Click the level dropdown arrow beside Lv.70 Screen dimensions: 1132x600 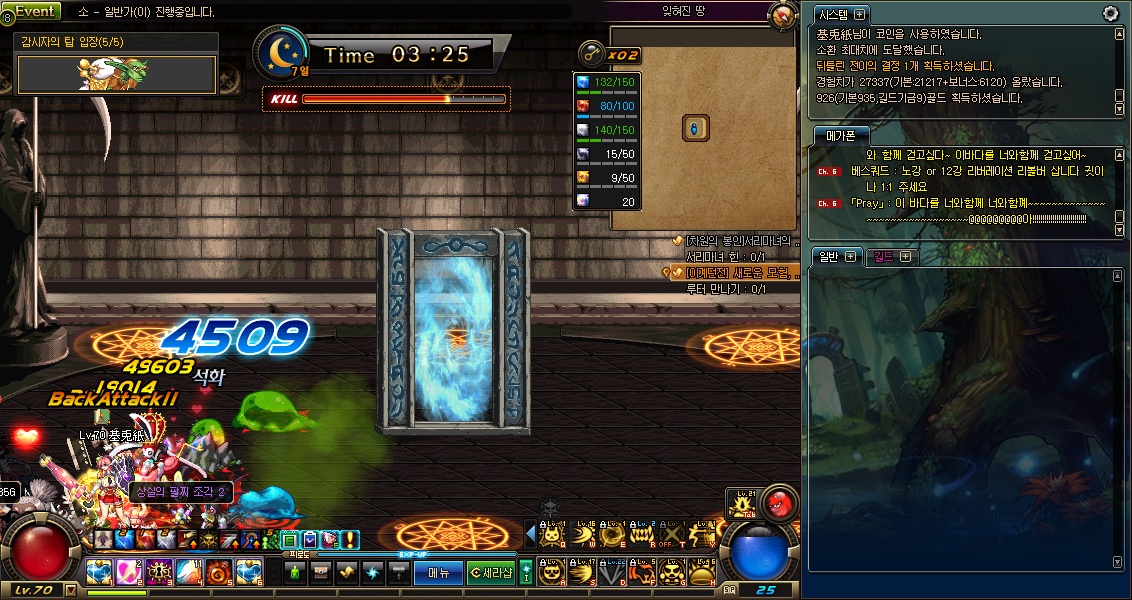tap(71, 590)
